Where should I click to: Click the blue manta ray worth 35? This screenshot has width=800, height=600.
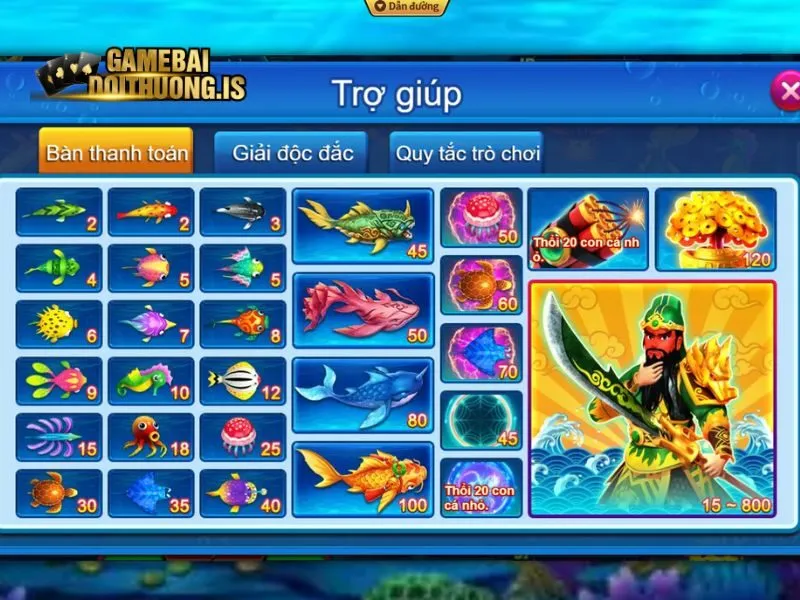click(x=151, y=493)
